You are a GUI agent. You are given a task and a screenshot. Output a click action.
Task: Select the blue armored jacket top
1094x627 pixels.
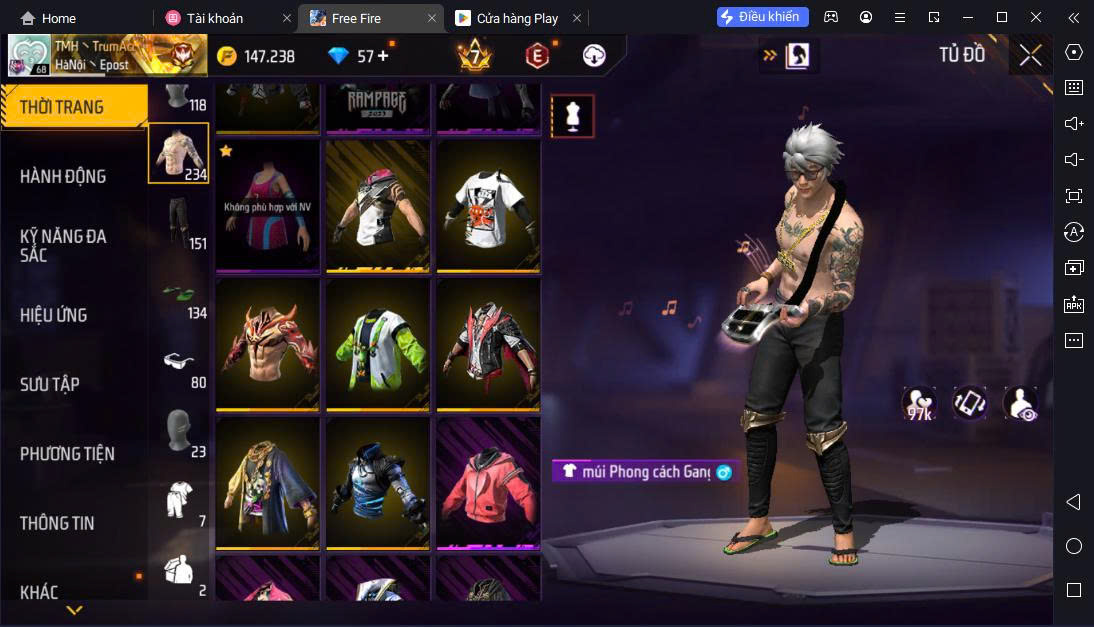click(378, 482)
